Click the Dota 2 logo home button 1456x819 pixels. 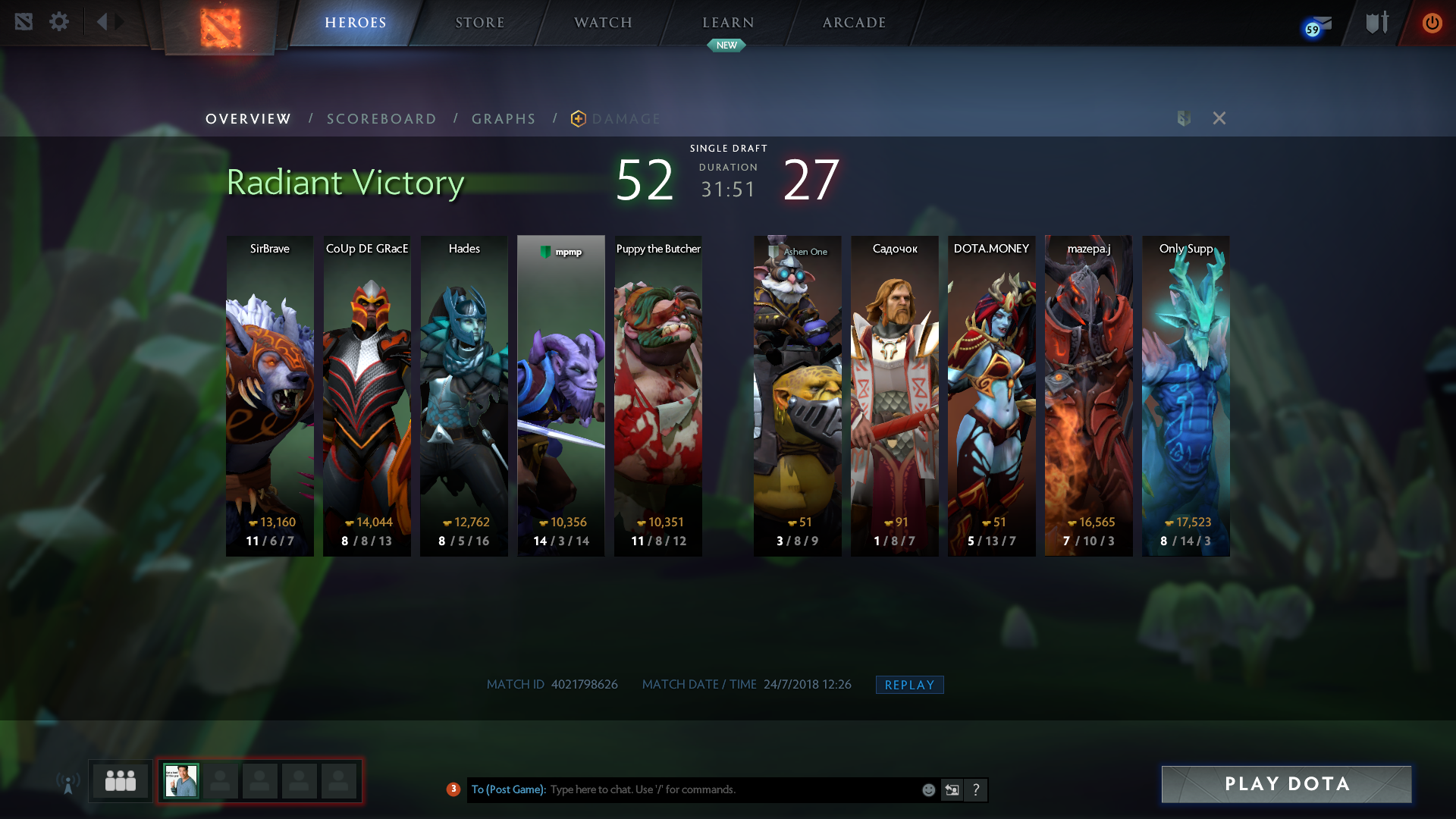click(x=220, y=27)
